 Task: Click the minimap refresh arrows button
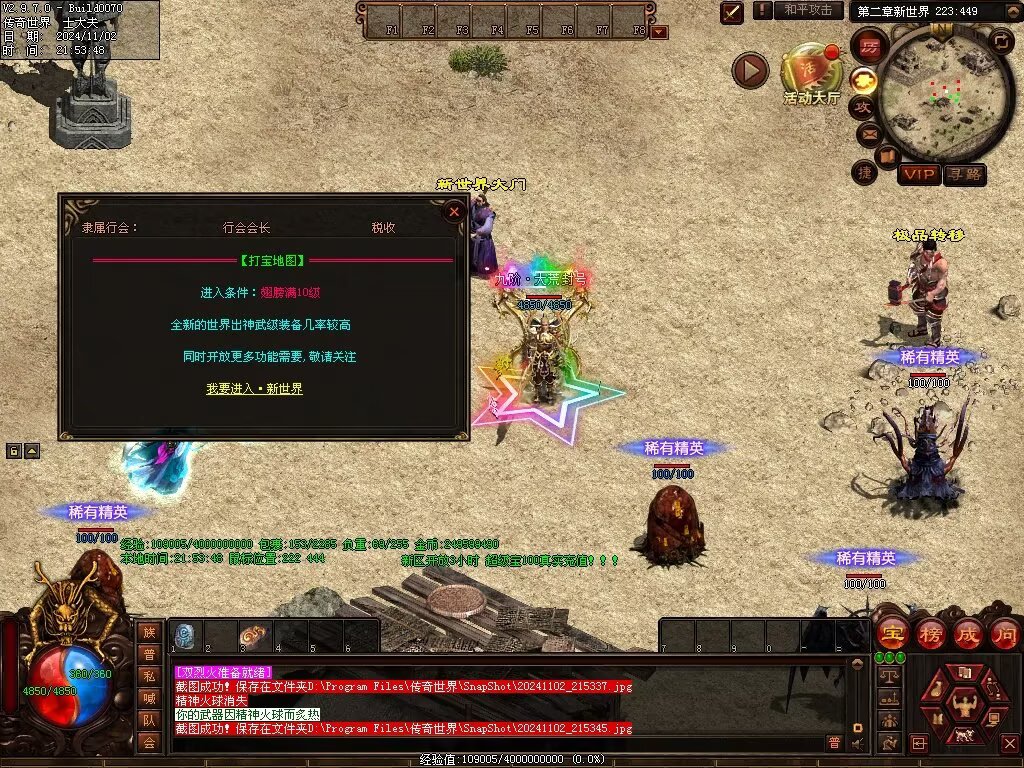click(x=1001, y=41)
